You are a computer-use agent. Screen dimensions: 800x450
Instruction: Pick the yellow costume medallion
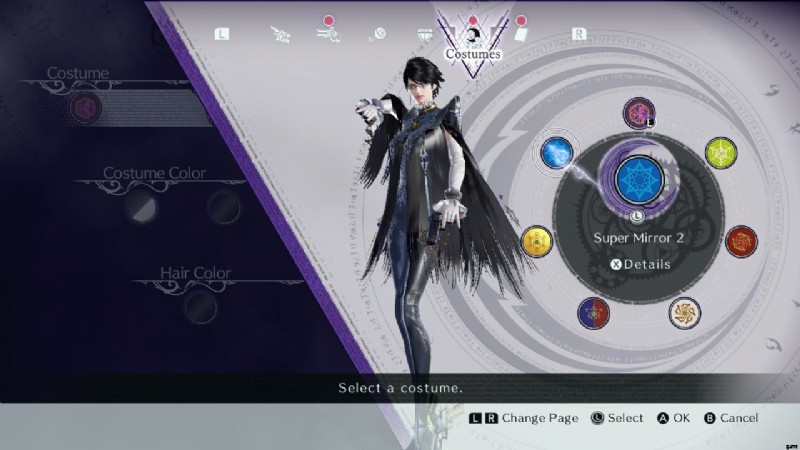coord(537,241)
